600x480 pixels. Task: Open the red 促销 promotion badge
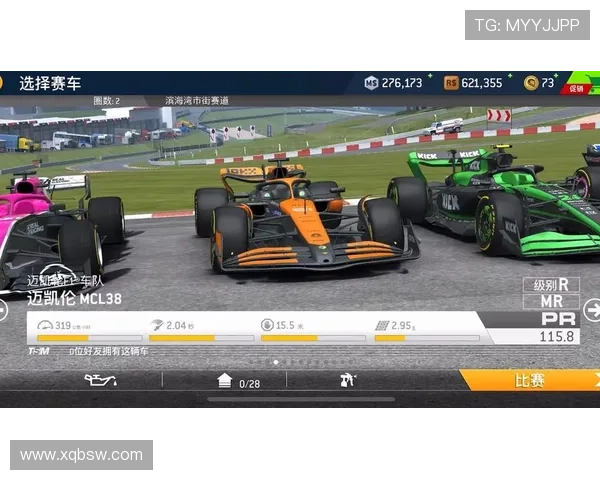(x=578, y=86)
